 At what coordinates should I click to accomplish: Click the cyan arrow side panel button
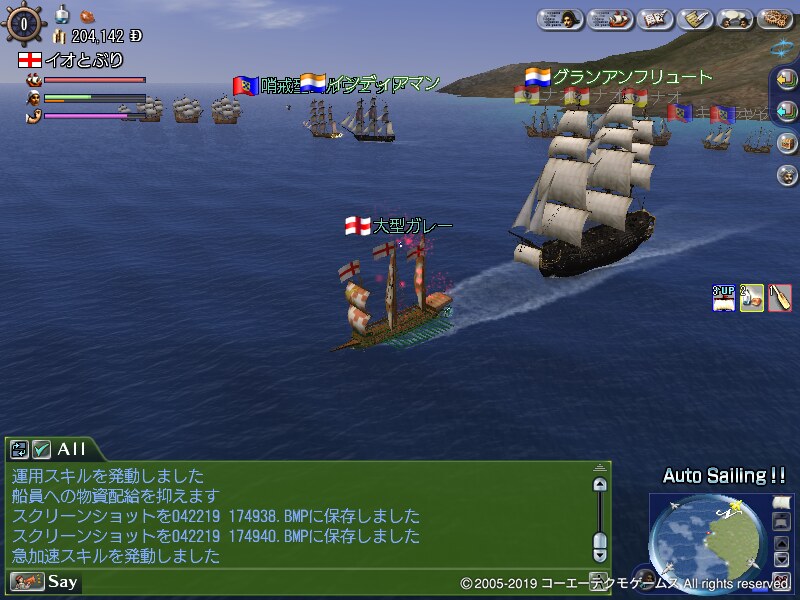tap(786, 111)
